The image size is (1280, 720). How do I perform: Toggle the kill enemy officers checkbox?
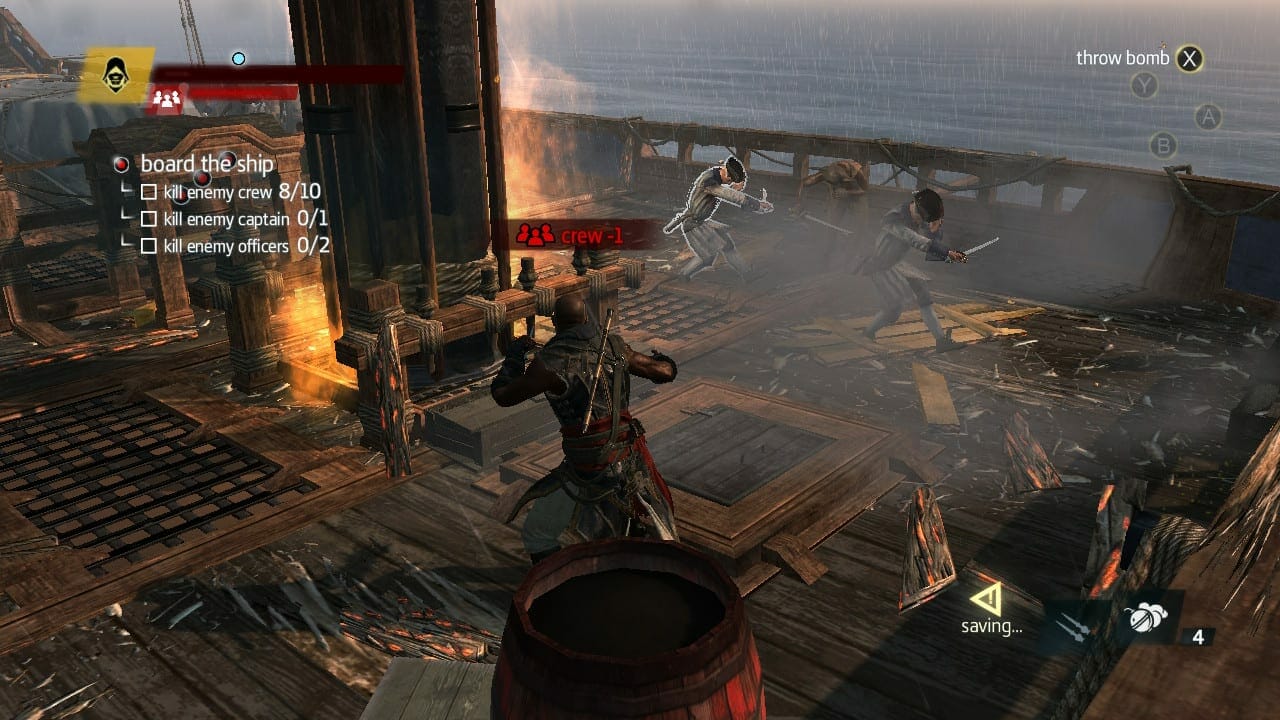point(149,245)
